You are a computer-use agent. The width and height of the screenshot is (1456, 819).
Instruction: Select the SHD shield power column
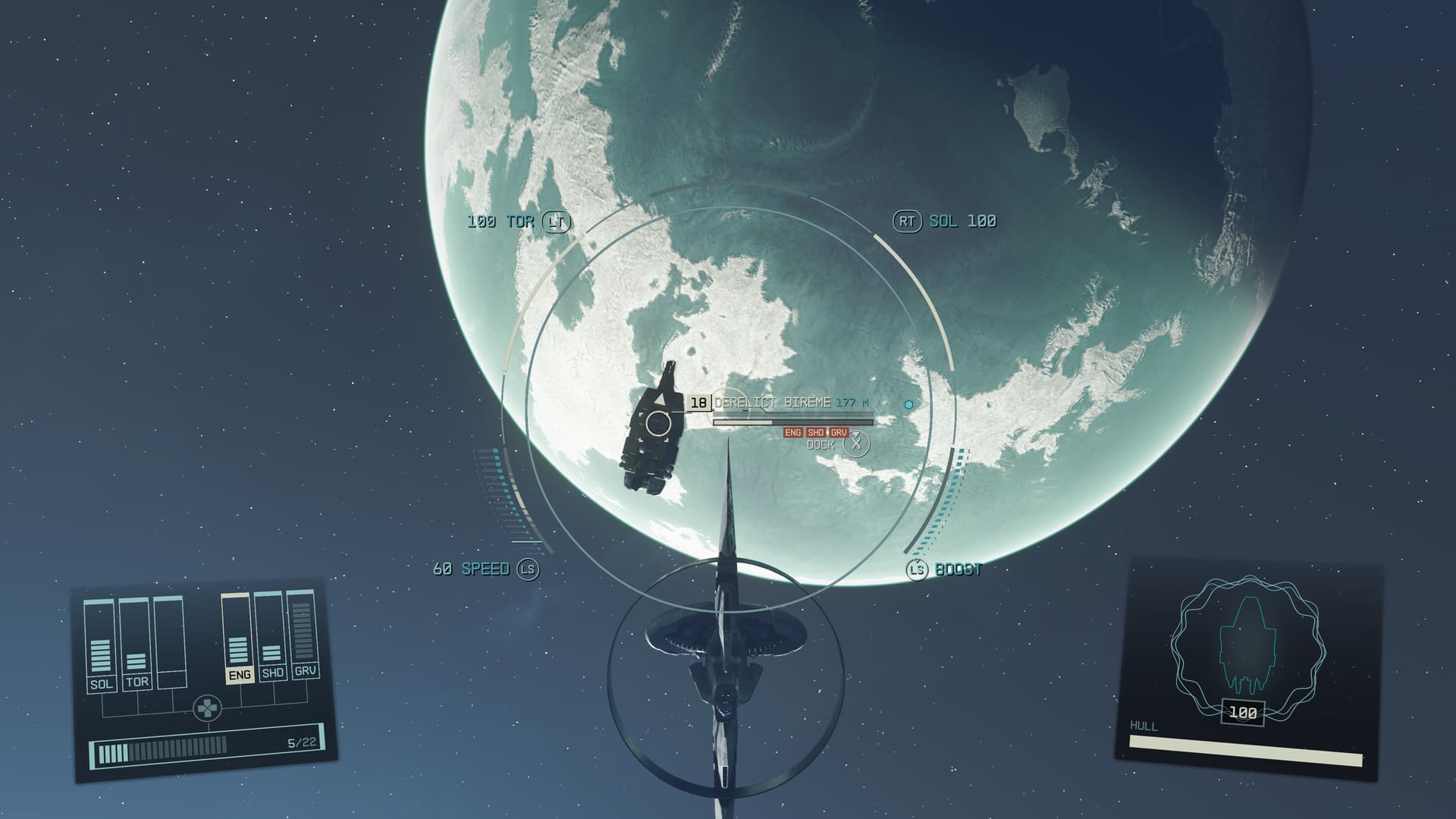[x=271, y=637]
